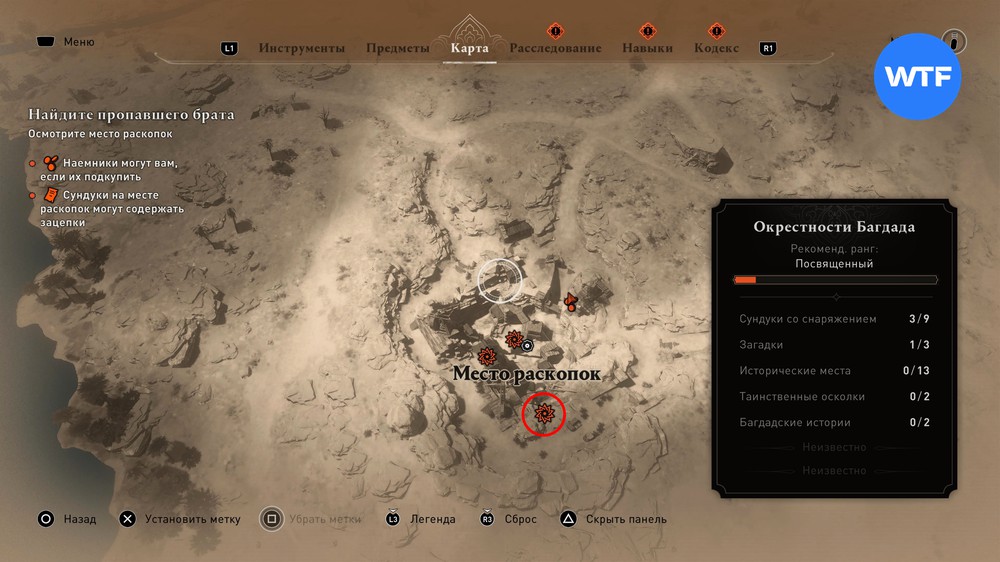
Task: Select the white objective dot marker
Action: [529, 346]
